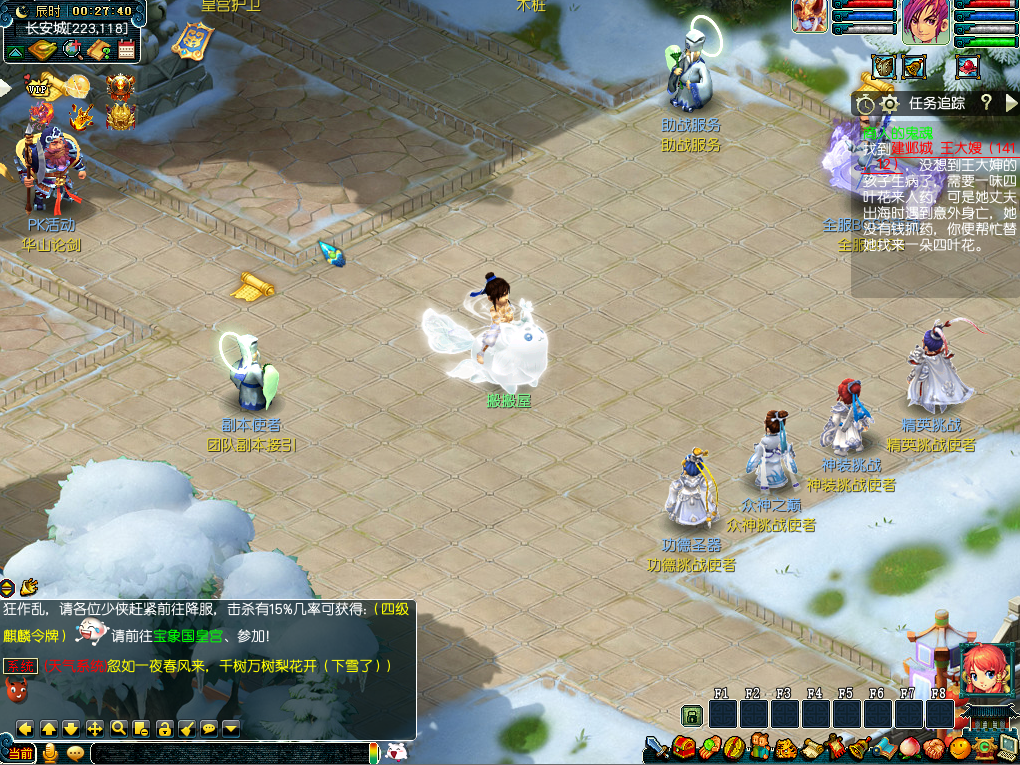Viewport: 1020px width, 765px height.
Task: Open the smiley face friends icon
Action: coord(959,747)
